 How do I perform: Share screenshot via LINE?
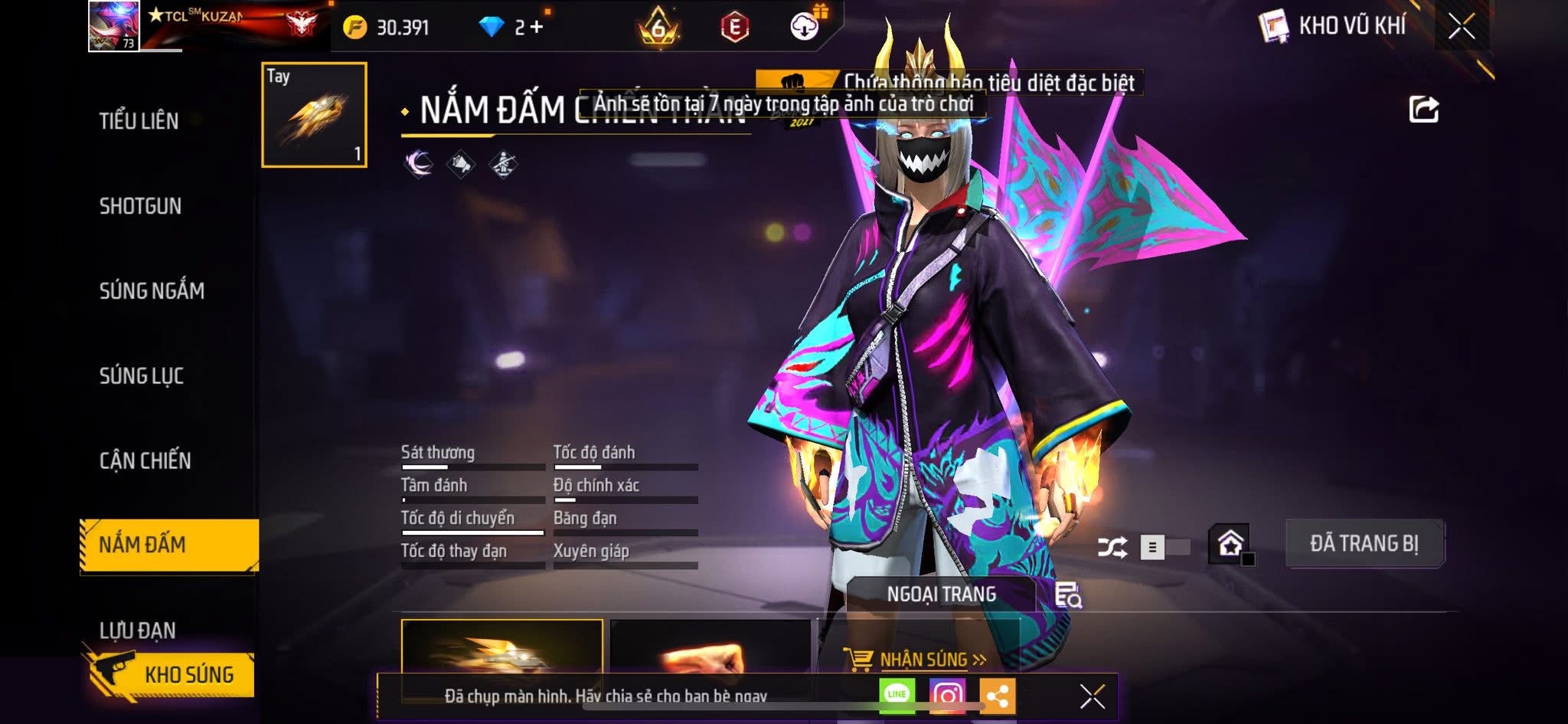897,695
